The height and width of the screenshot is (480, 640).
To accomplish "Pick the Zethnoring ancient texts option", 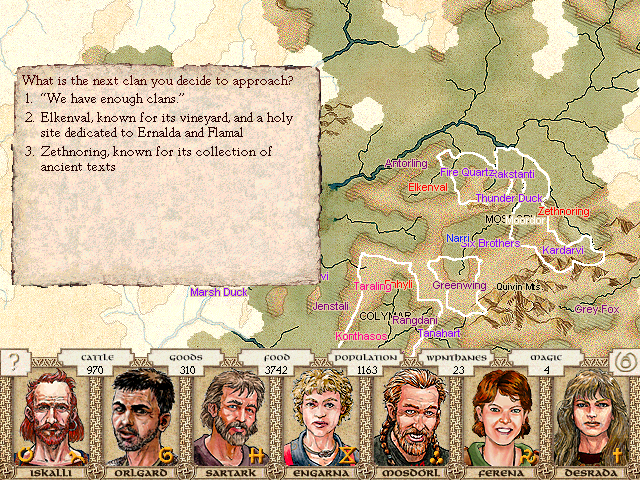I will click(x=150, y=159).
